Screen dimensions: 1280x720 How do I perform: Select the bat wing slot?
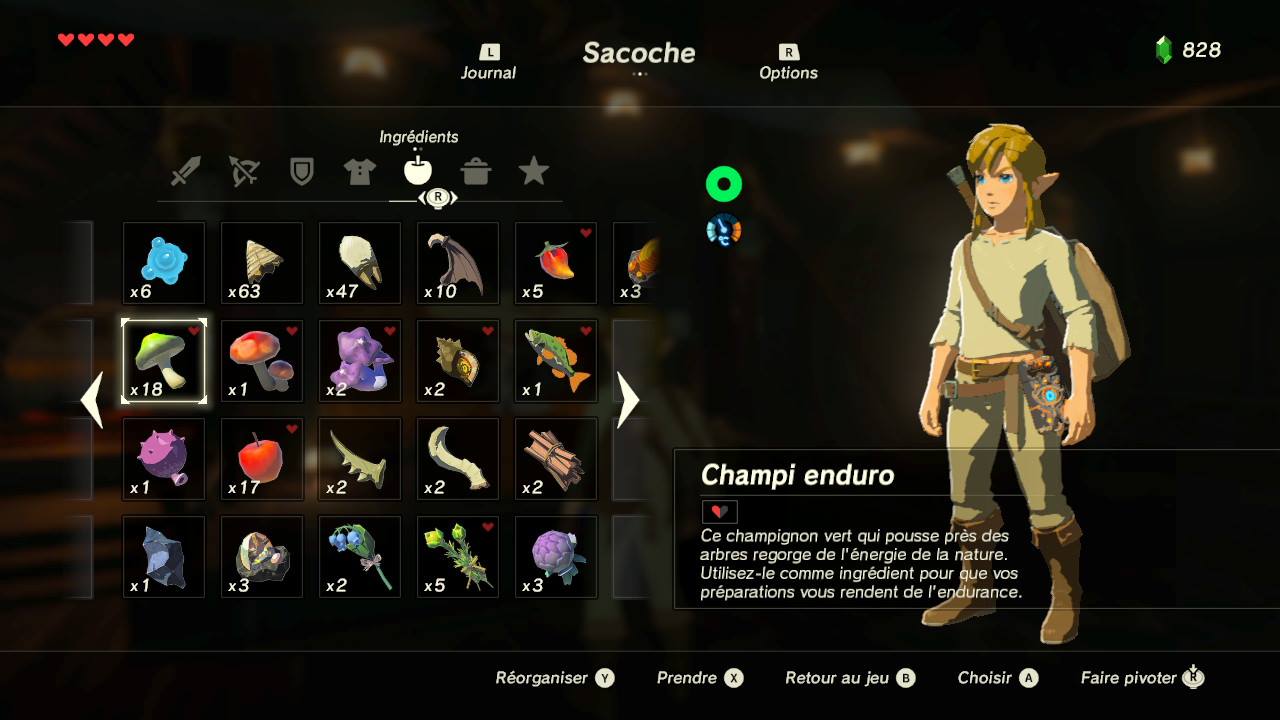tap(458, 263)
